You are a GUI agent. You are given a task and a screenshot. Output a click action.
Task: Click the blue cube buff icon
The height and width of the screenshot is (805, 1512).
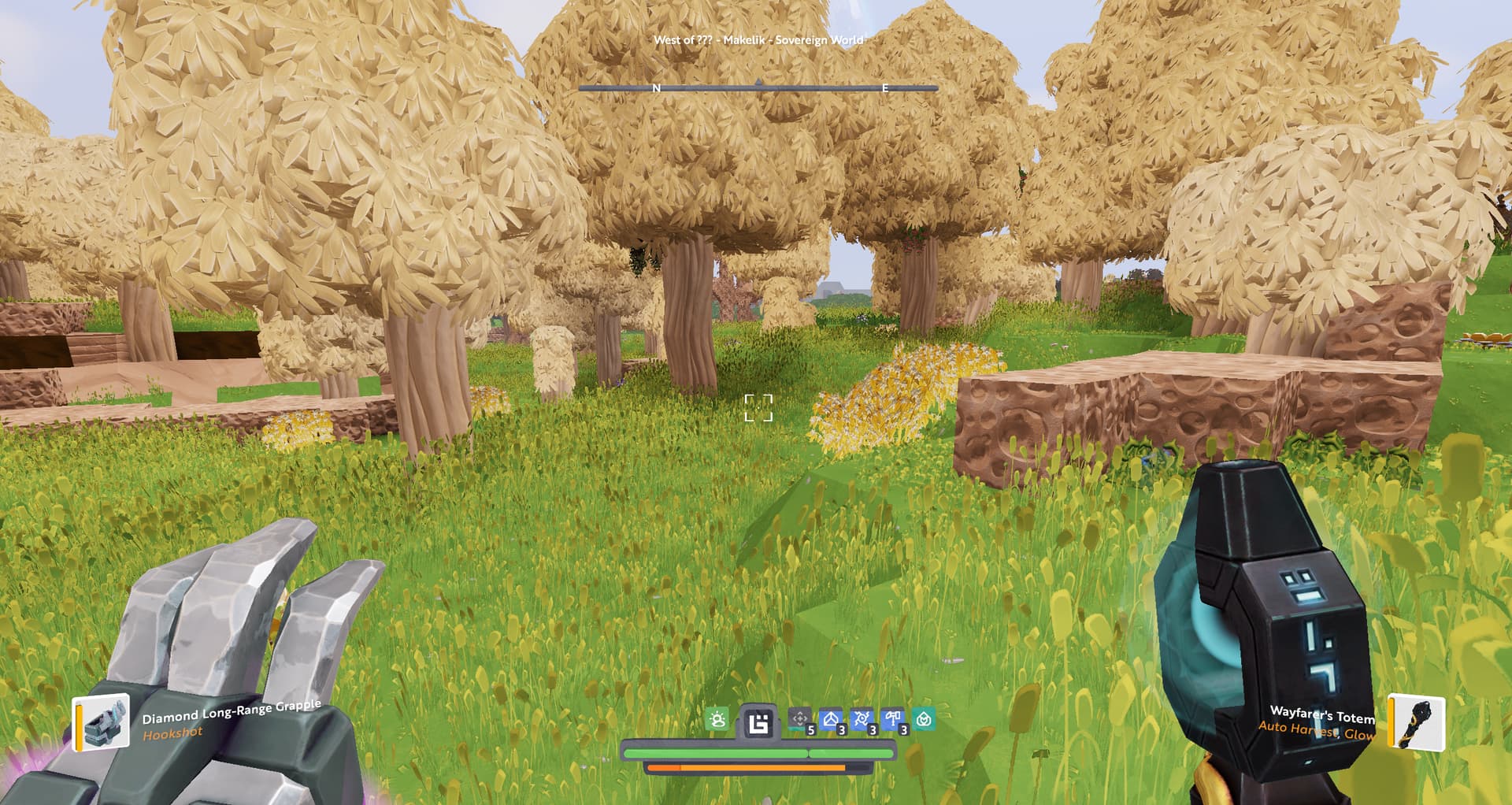(831, 719)
